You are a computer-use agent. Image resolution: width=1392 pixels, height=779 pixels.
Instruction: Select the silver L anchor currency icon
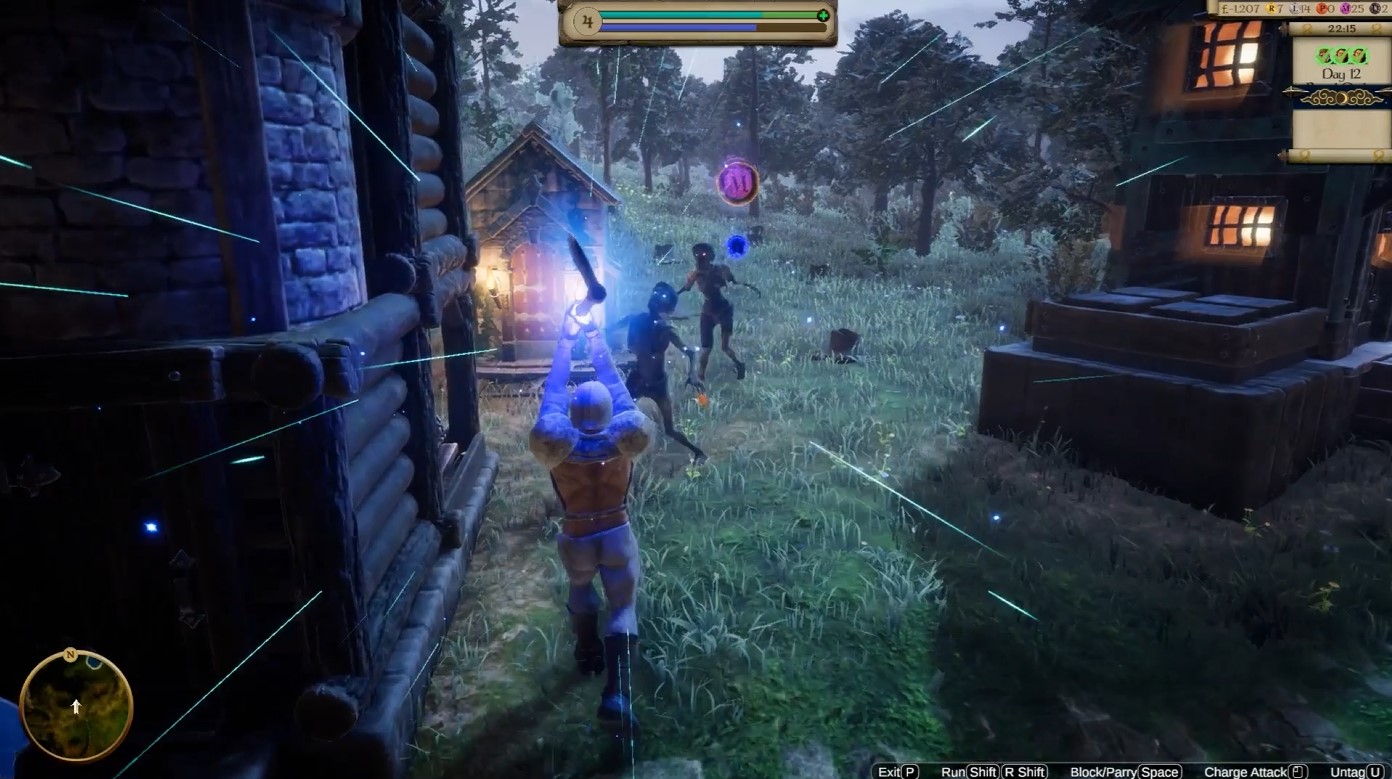1295,8
